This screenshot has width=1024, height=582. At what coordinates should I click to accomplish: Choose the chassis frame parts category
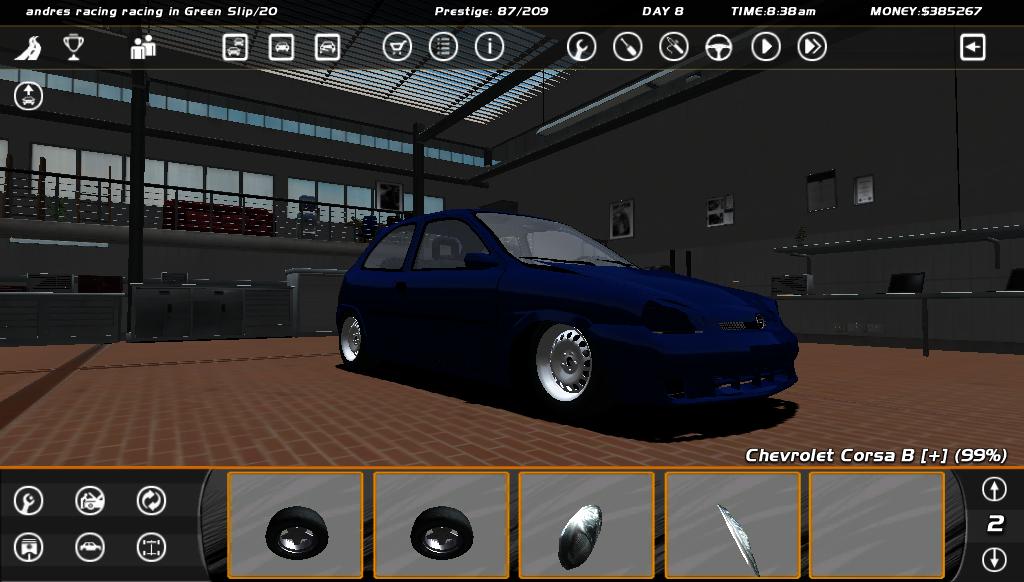151,547
